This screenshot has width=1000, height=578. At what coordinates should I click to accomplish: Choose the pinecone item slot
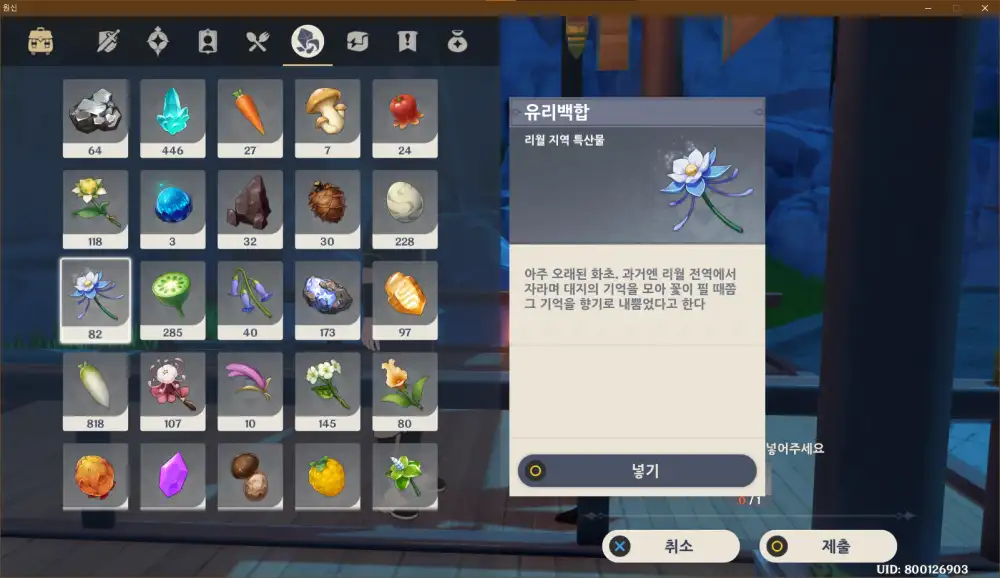327,209
